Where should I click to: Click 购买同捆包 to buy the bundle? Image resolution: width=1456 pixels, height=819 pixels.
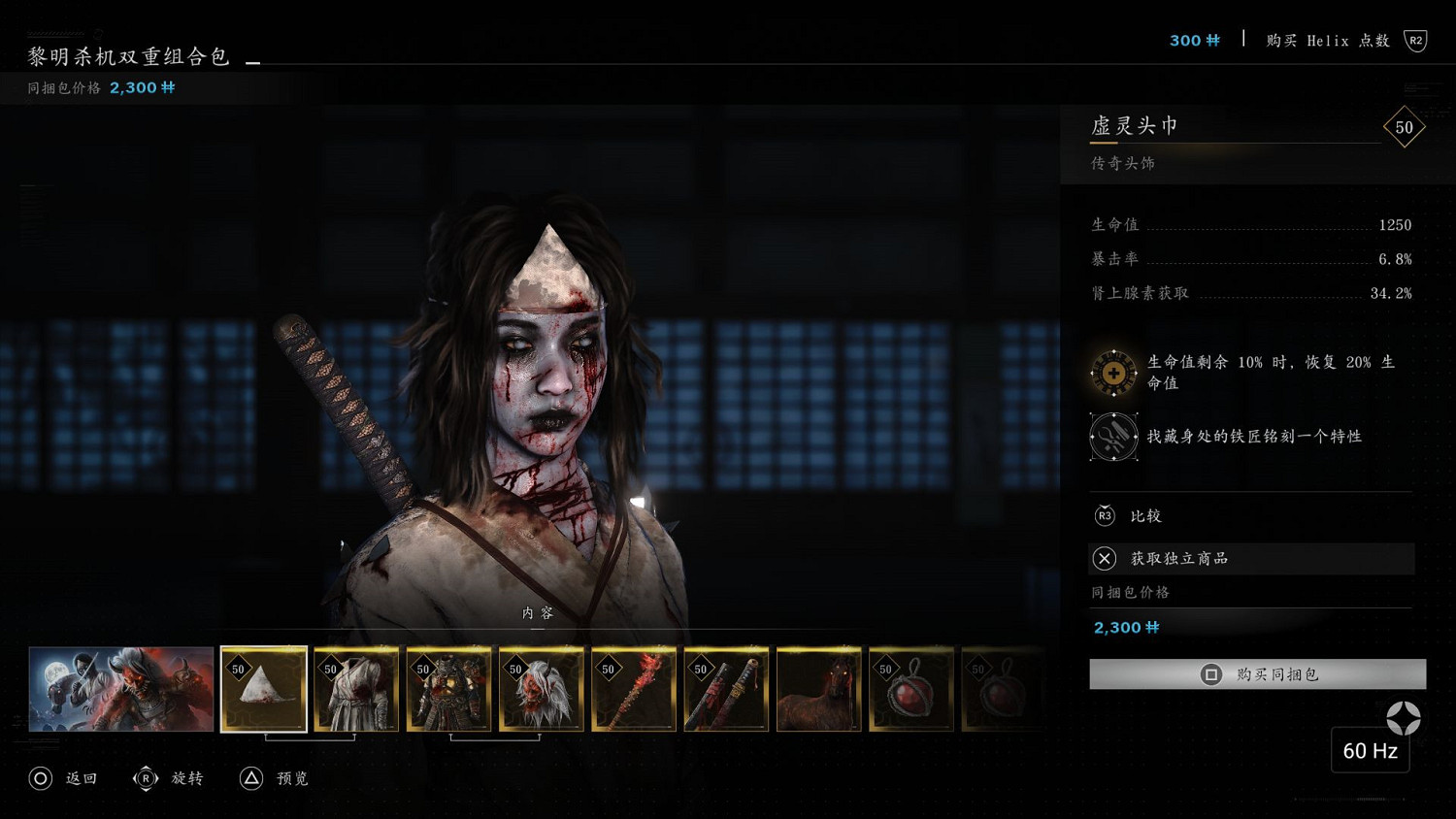point(1257,674)
